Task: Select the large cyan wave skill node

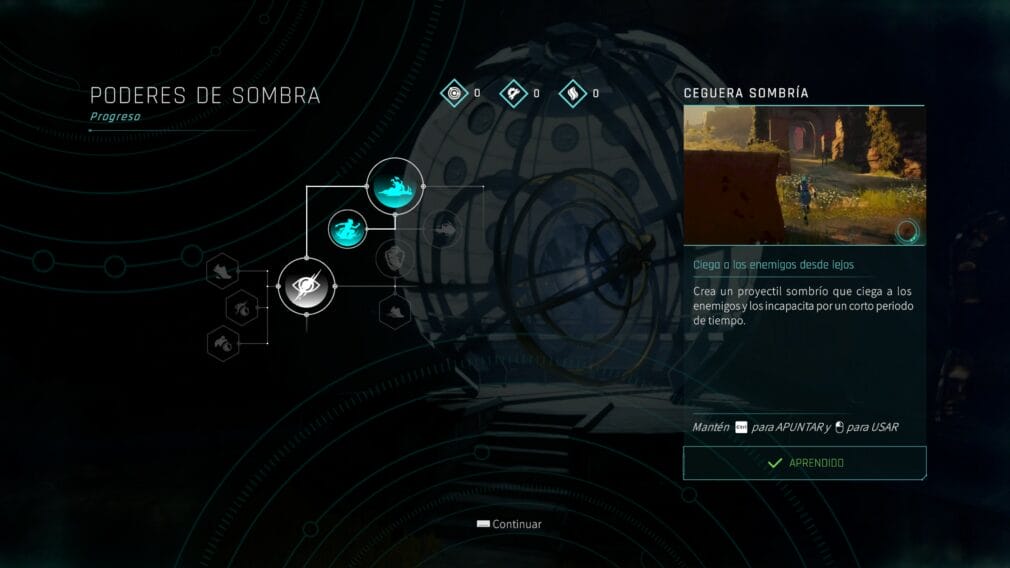Action: coord(394,186)
